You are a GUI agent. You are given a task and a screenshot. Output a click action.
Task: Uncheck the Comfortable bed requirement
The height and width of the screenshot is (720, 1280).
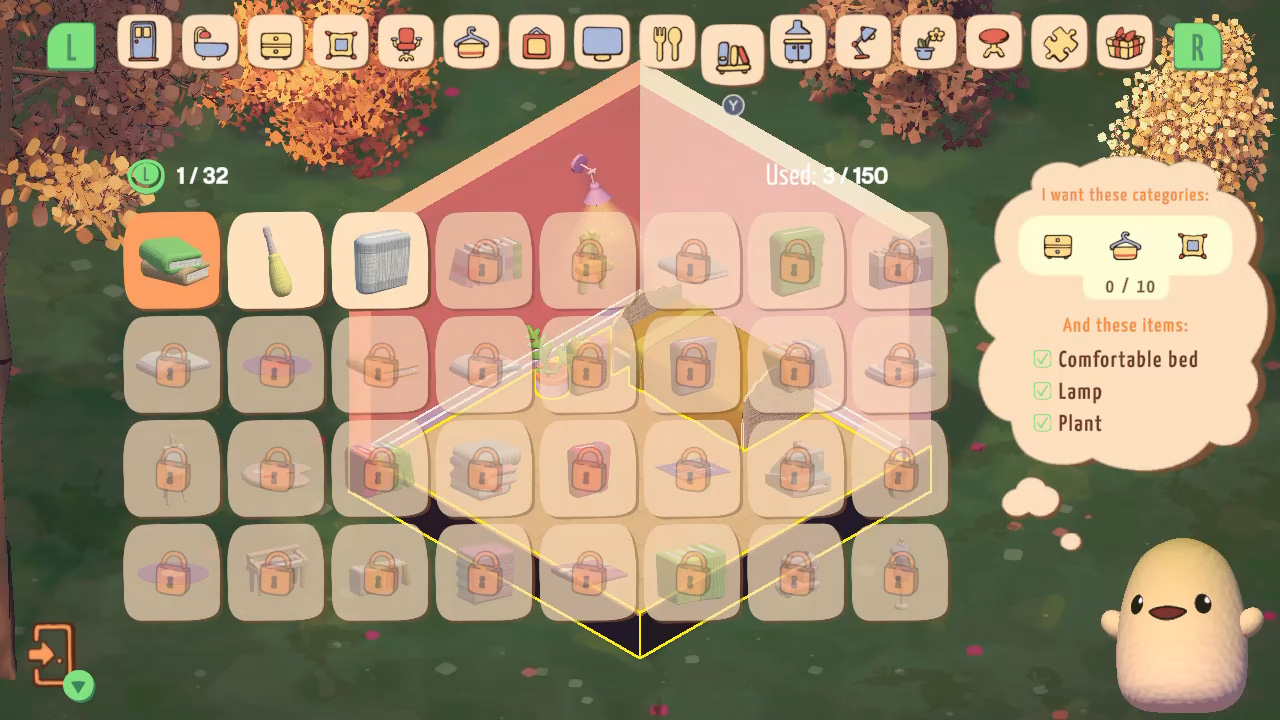coord(1042,360)
